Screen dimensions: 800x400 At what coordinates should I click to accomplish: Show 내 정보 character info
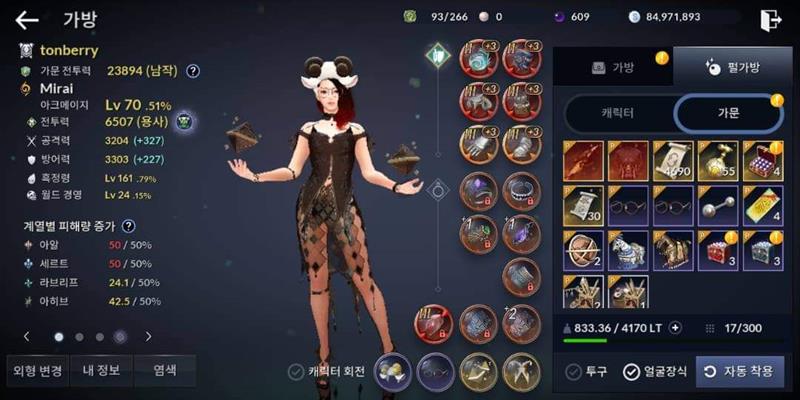click(101, 370)
